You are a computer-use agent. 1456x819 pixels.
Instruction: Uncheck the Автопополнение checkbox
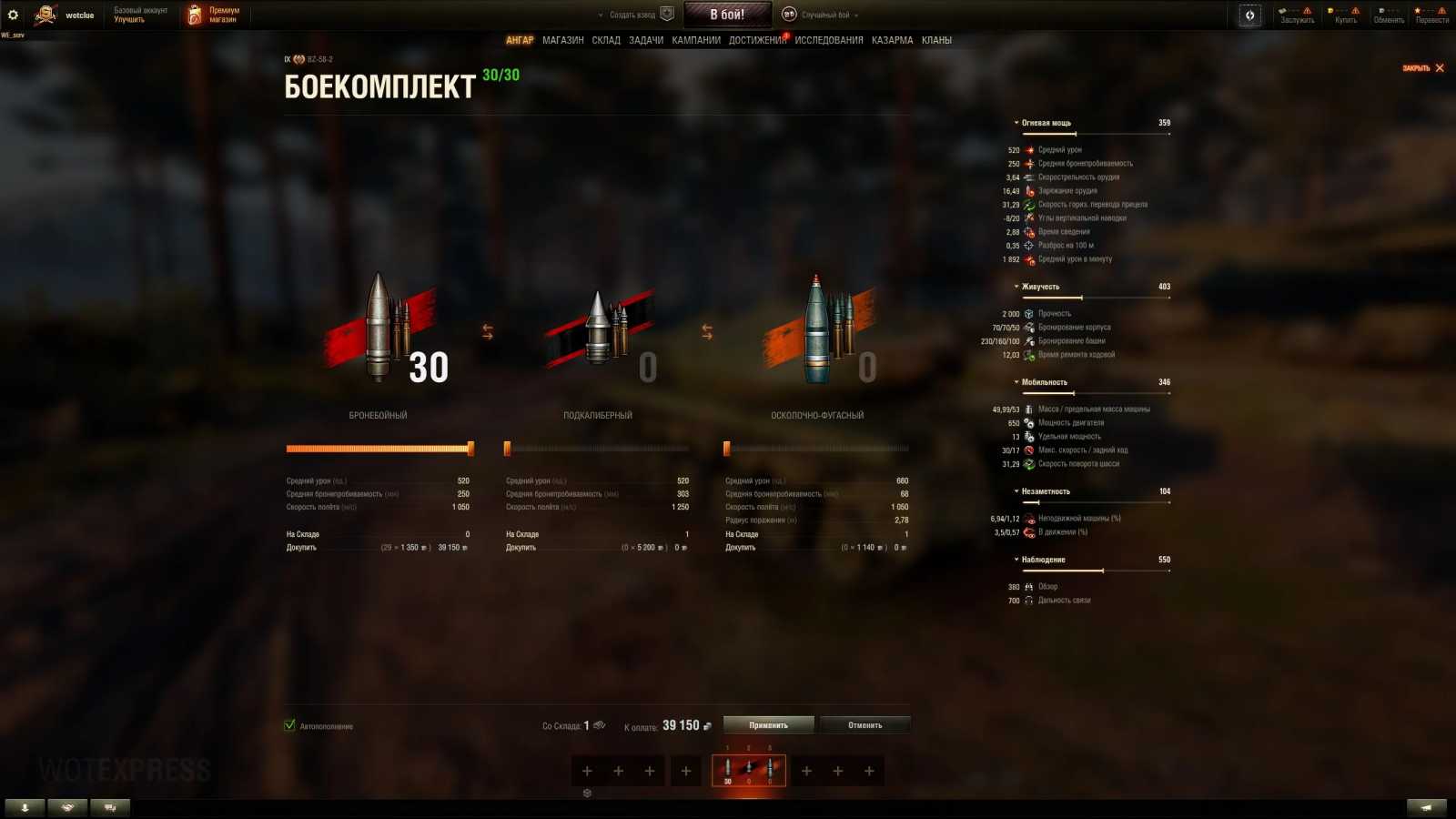pos(289,726)
